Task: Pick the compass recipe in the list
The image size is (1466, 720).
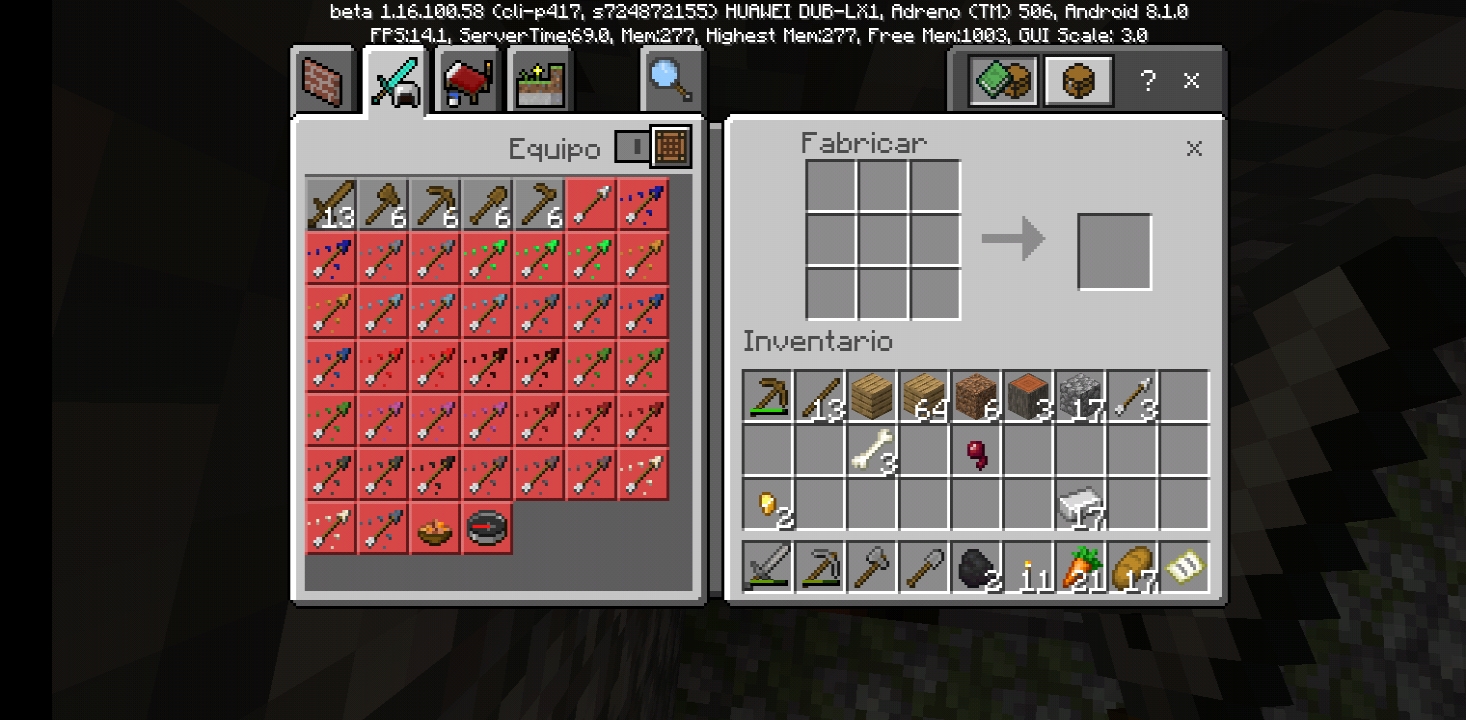Action: point(488,528)
